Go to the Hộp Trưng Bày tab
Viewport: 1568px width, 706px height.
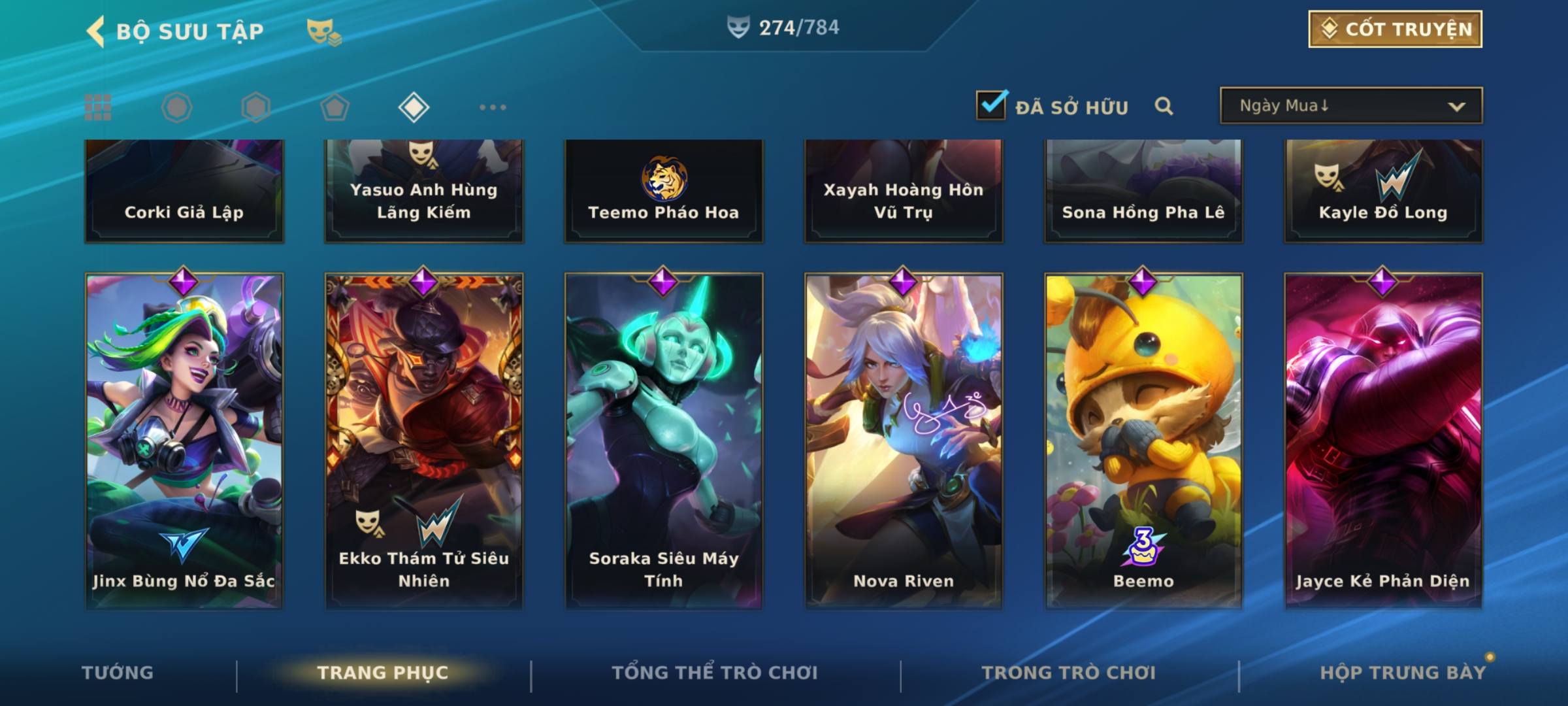point(1403,673)
